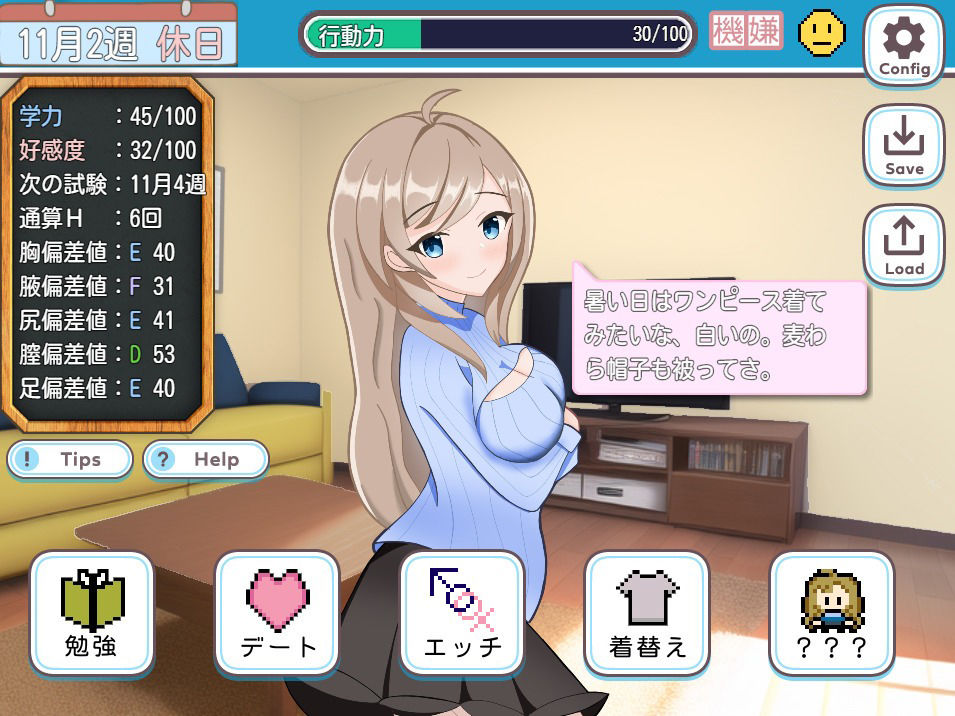Choose the 勉強 study action
Viewport: 955px width, 716px height.
pyautogui.click(x=92, y=613)
